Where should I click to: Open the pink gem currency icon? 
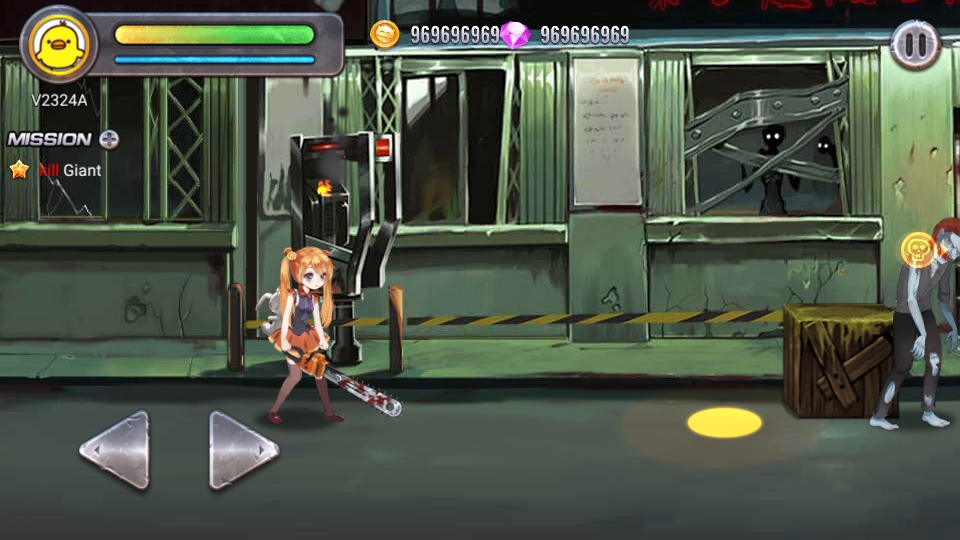click(x=515, y=35)
